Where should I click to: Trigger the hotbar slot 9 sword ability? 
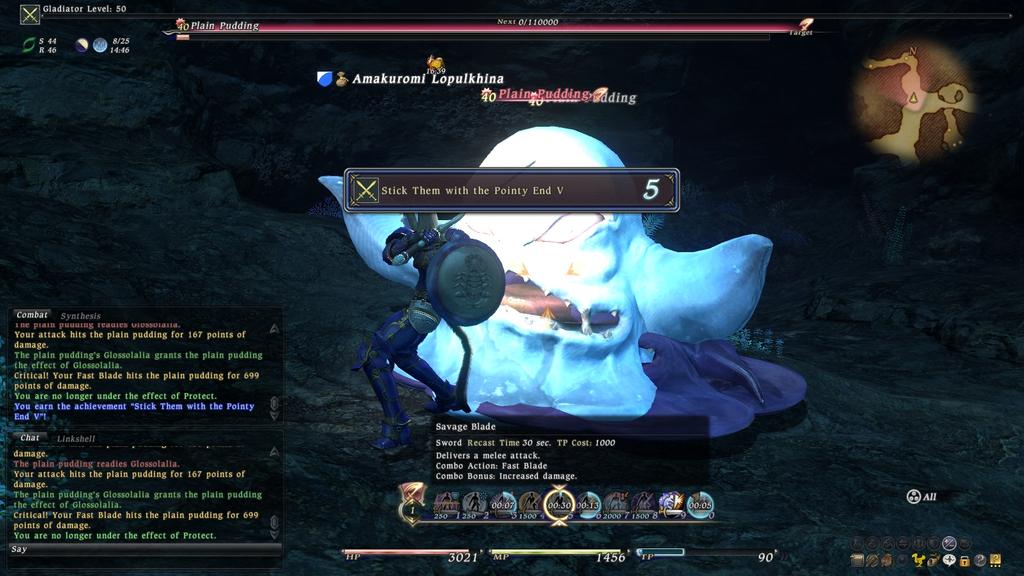coord(671,504)
